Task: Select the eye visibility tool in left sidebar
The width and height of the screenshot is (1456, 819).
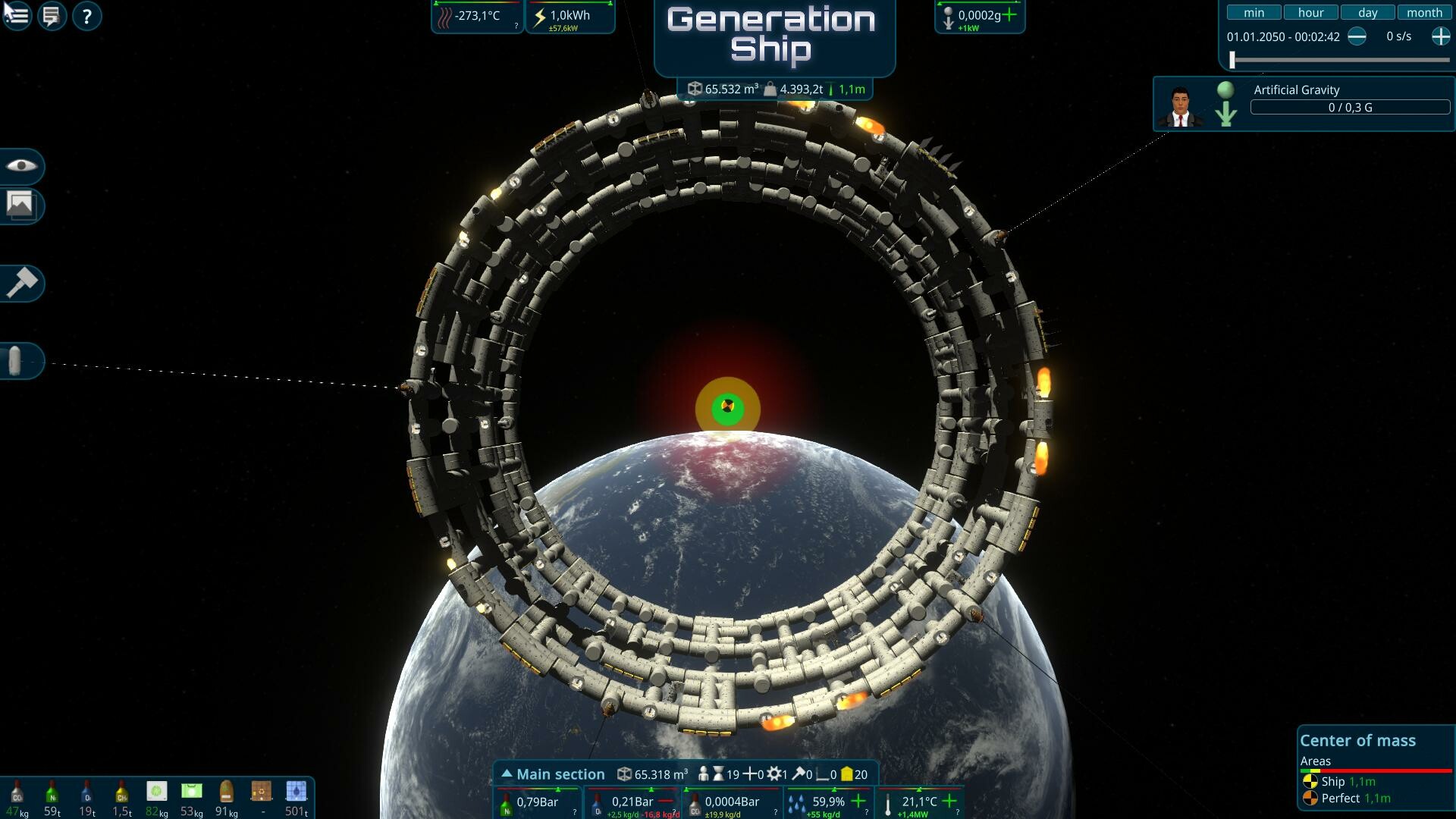Action: (20, 167)
